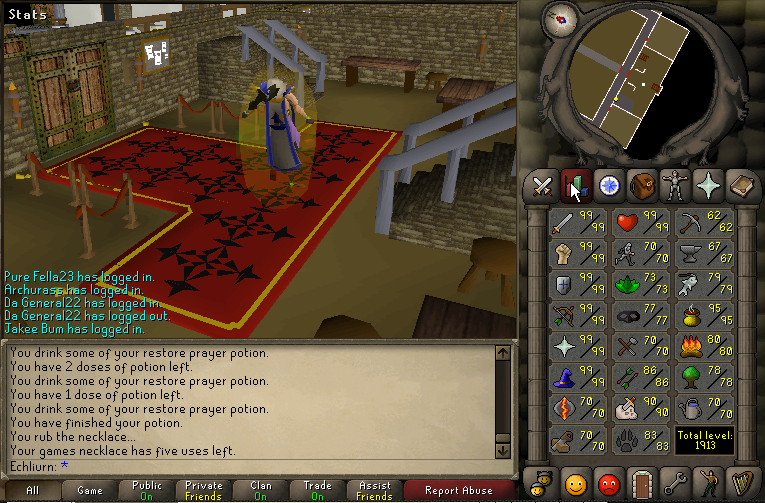Open the Combat Styles tab with crossed swords
765x503 pixels.
tap(542, 186)
